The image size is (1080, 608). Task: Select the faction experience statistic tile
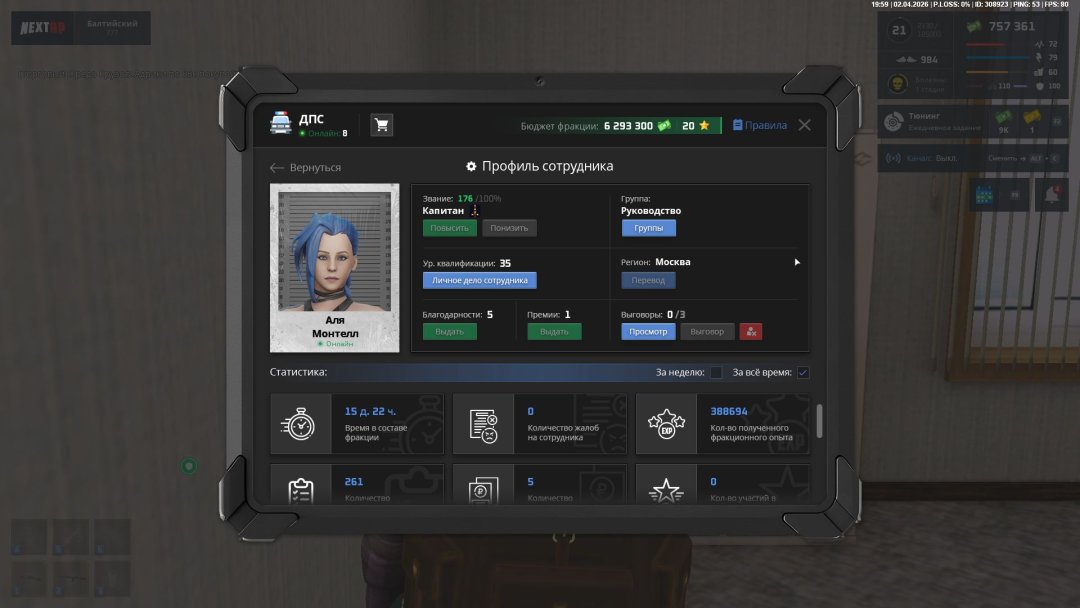coord(723,424)
